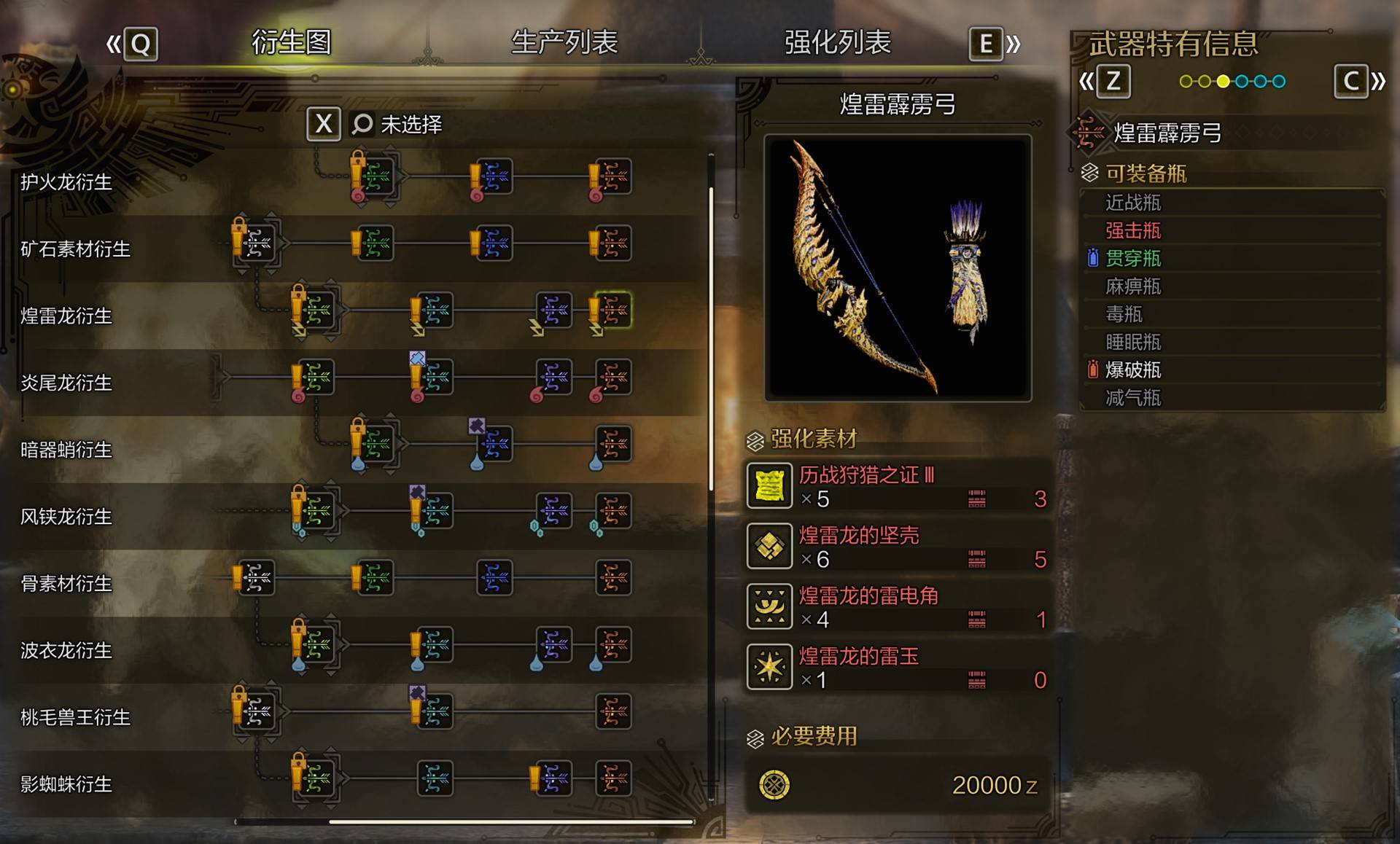Click the 煌雷龙的坚壳 shell material icon

click(x=769, y=547)
